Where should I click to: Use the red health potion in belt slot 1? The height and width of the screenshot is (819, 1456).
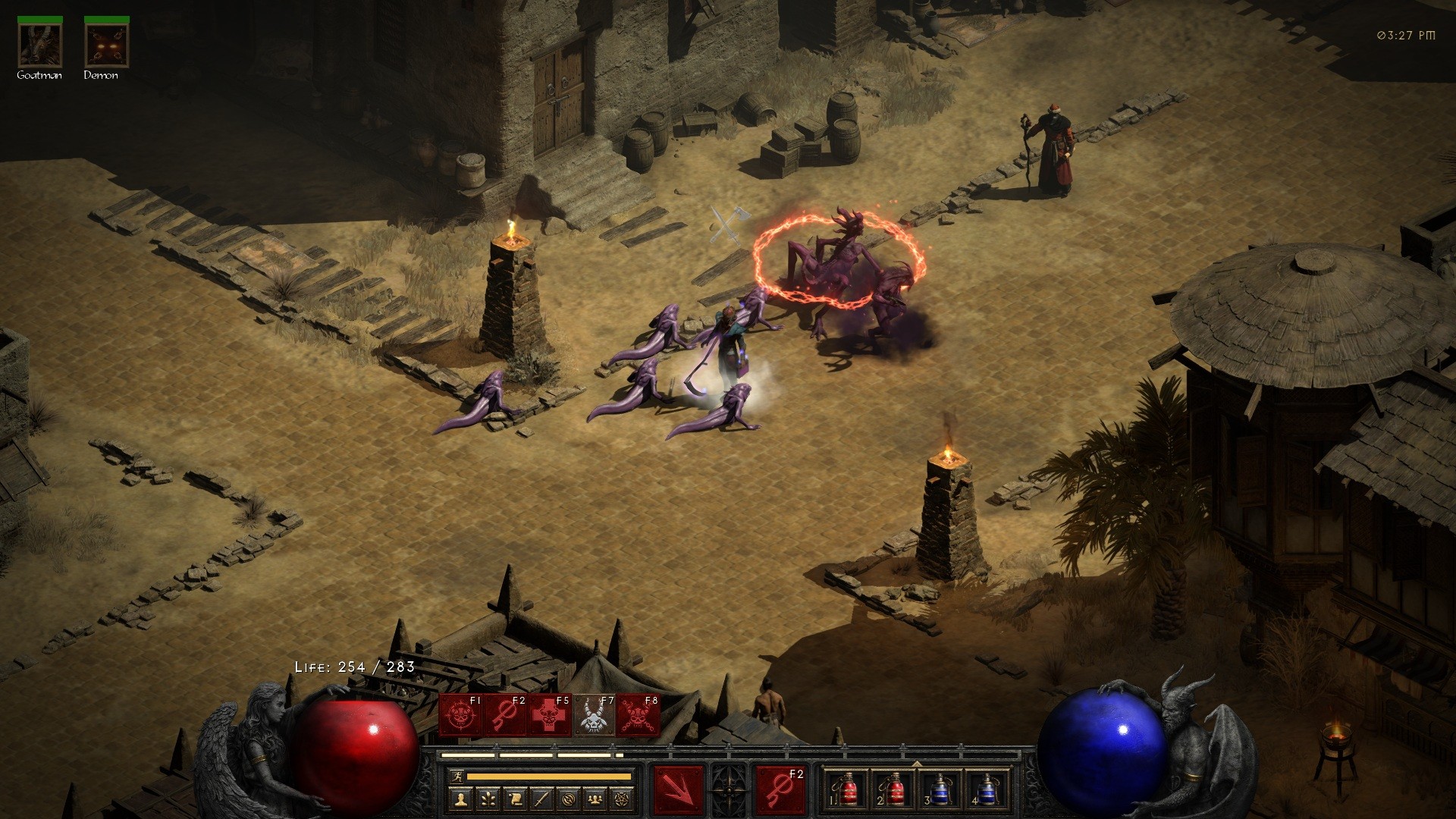point(849,791)
